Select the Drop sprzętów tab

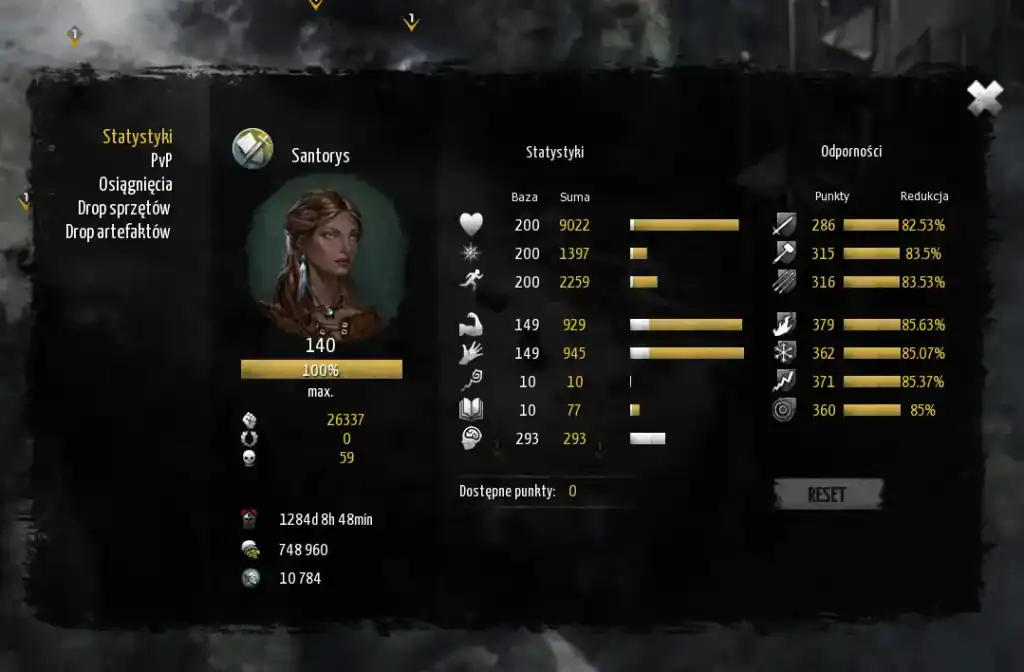pyautogui.click(x=124, y=208)
